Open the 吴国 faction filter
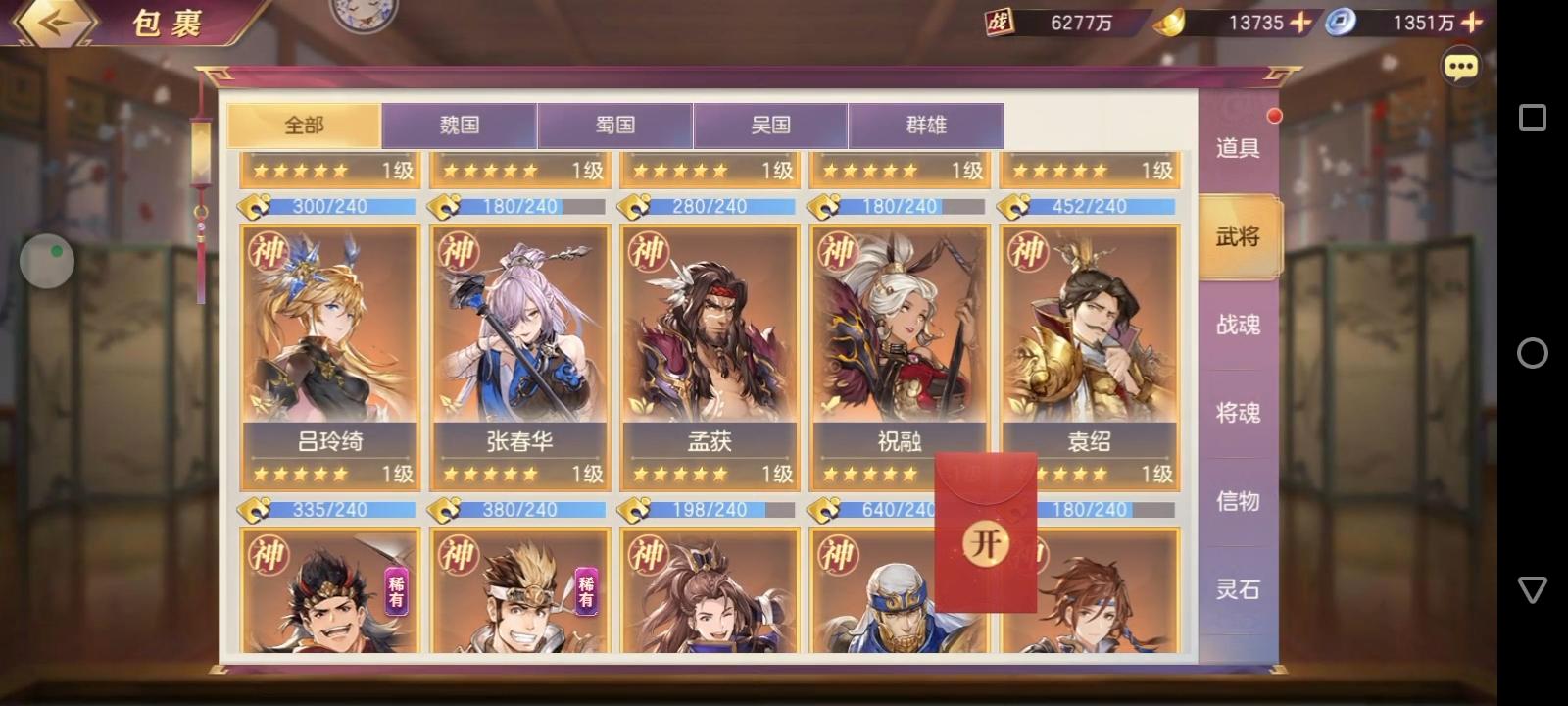 770,125
